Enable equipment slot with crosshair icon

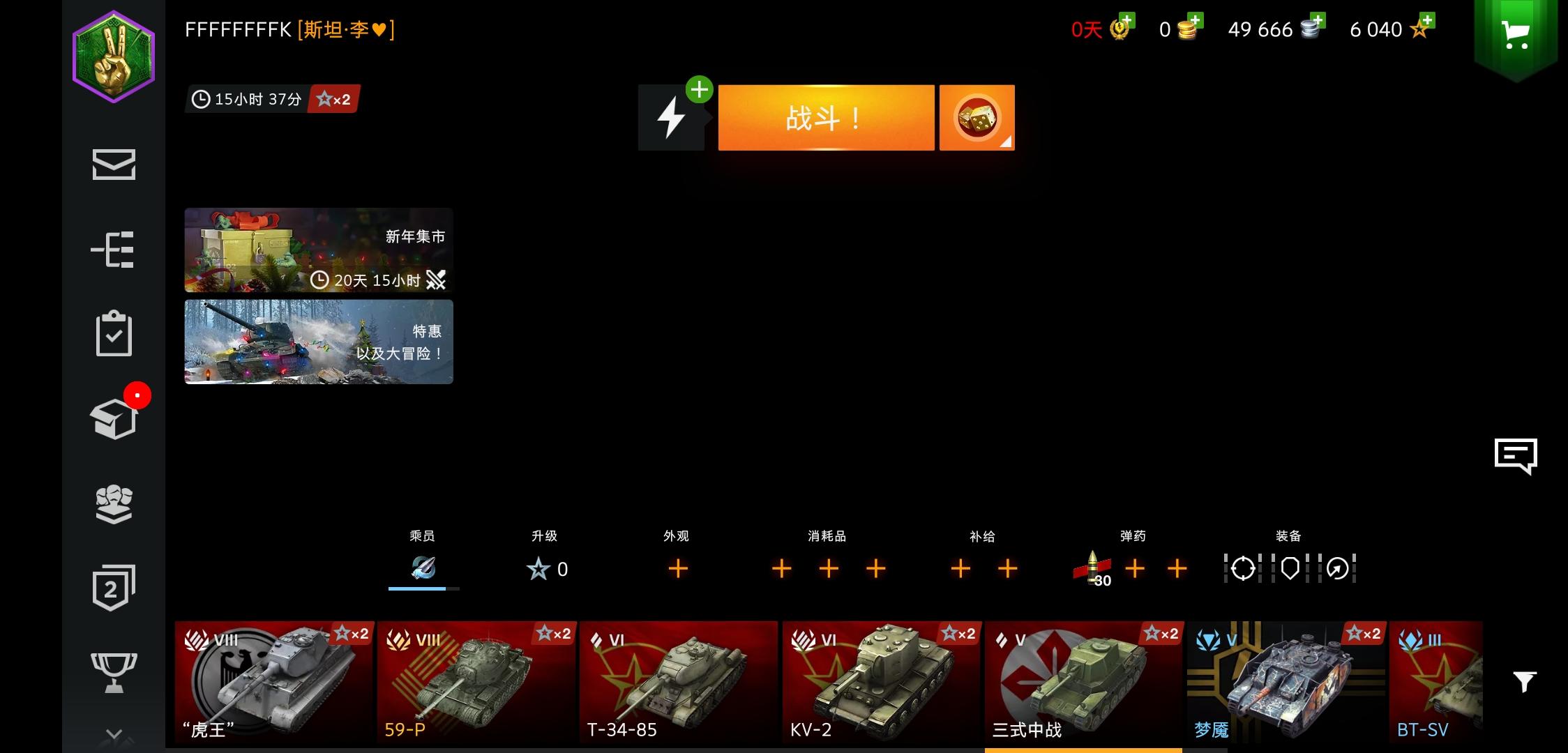tap(1242, 569)
